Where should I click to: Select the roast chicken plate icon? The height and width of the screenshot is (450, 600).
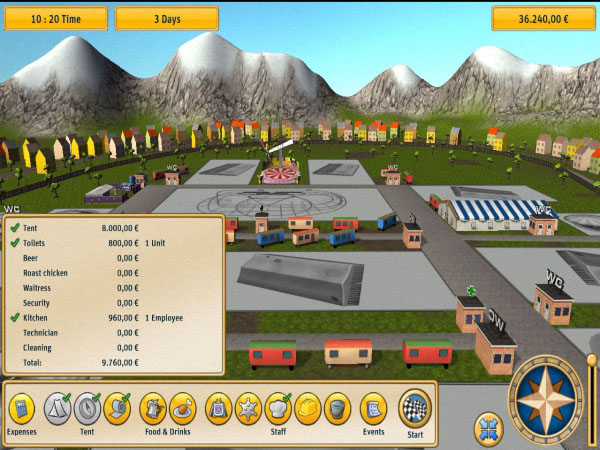pyautogui.click(x=182, y=407)
